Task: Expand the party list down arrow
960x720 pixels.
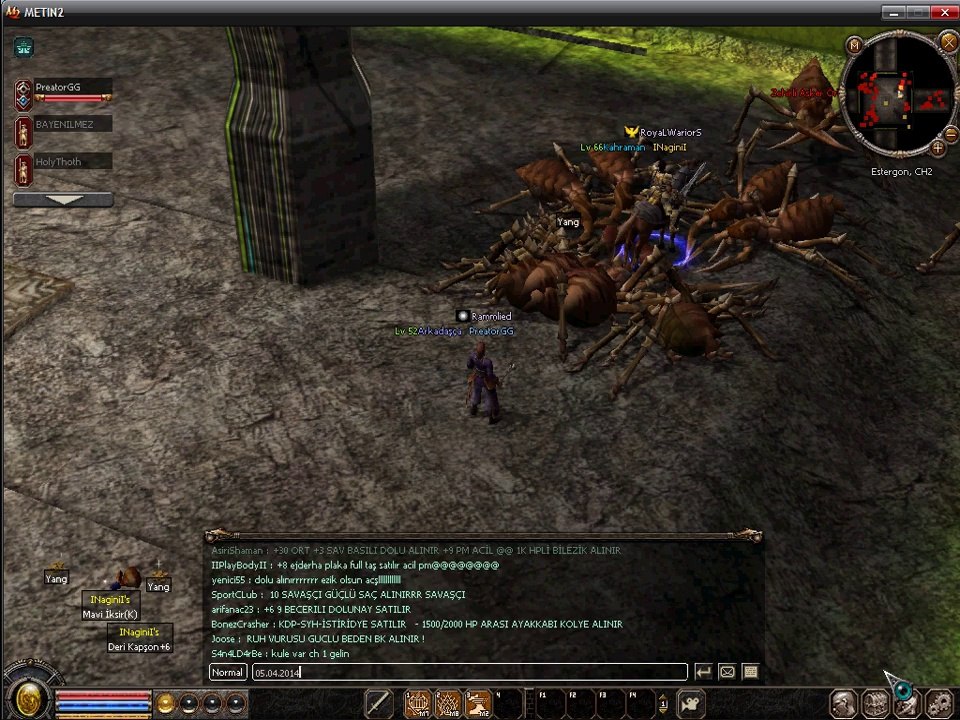Action: tap(63, 200)
